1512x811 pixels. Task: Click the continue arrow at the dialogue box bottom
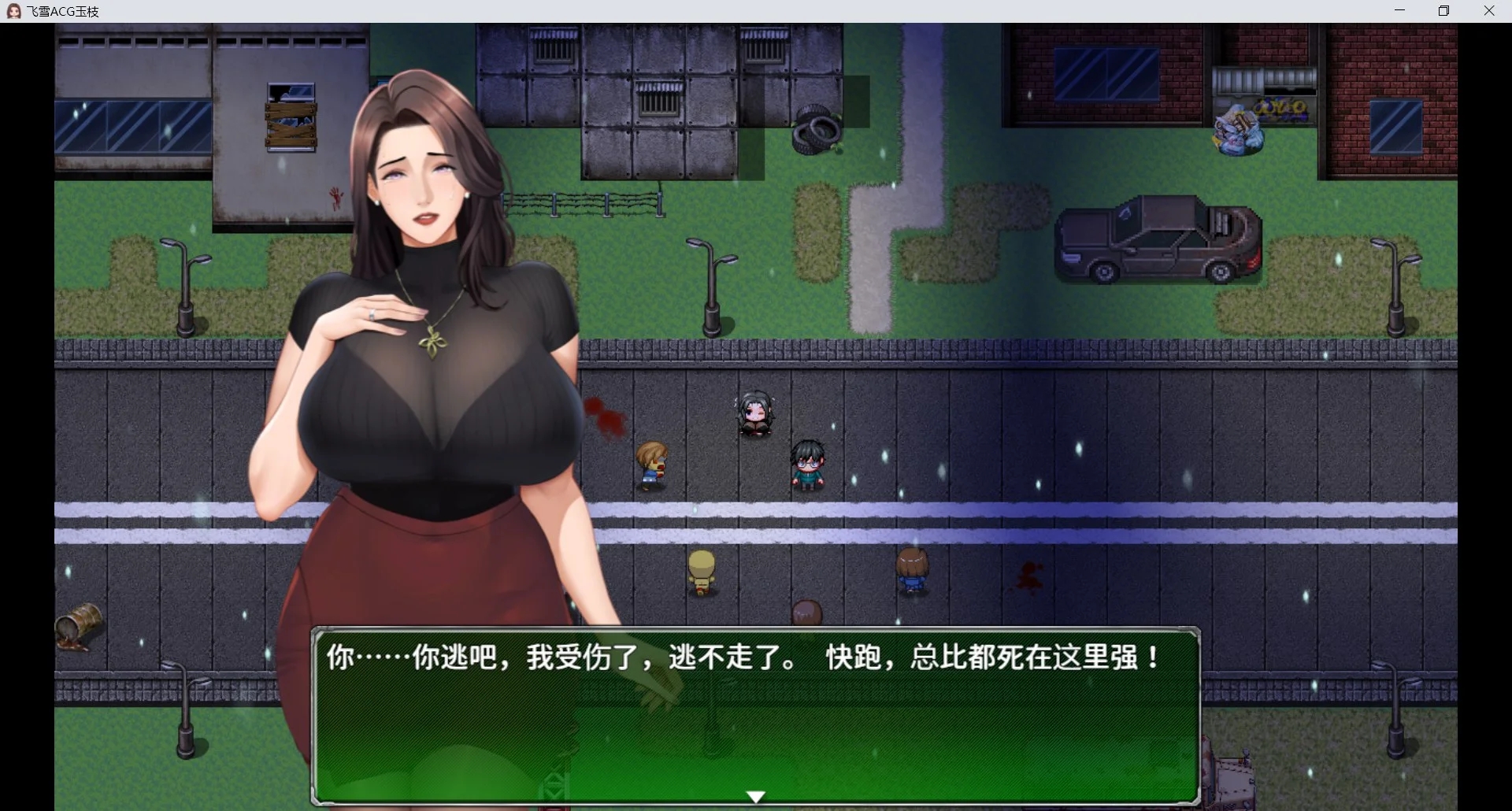[754, 795]
